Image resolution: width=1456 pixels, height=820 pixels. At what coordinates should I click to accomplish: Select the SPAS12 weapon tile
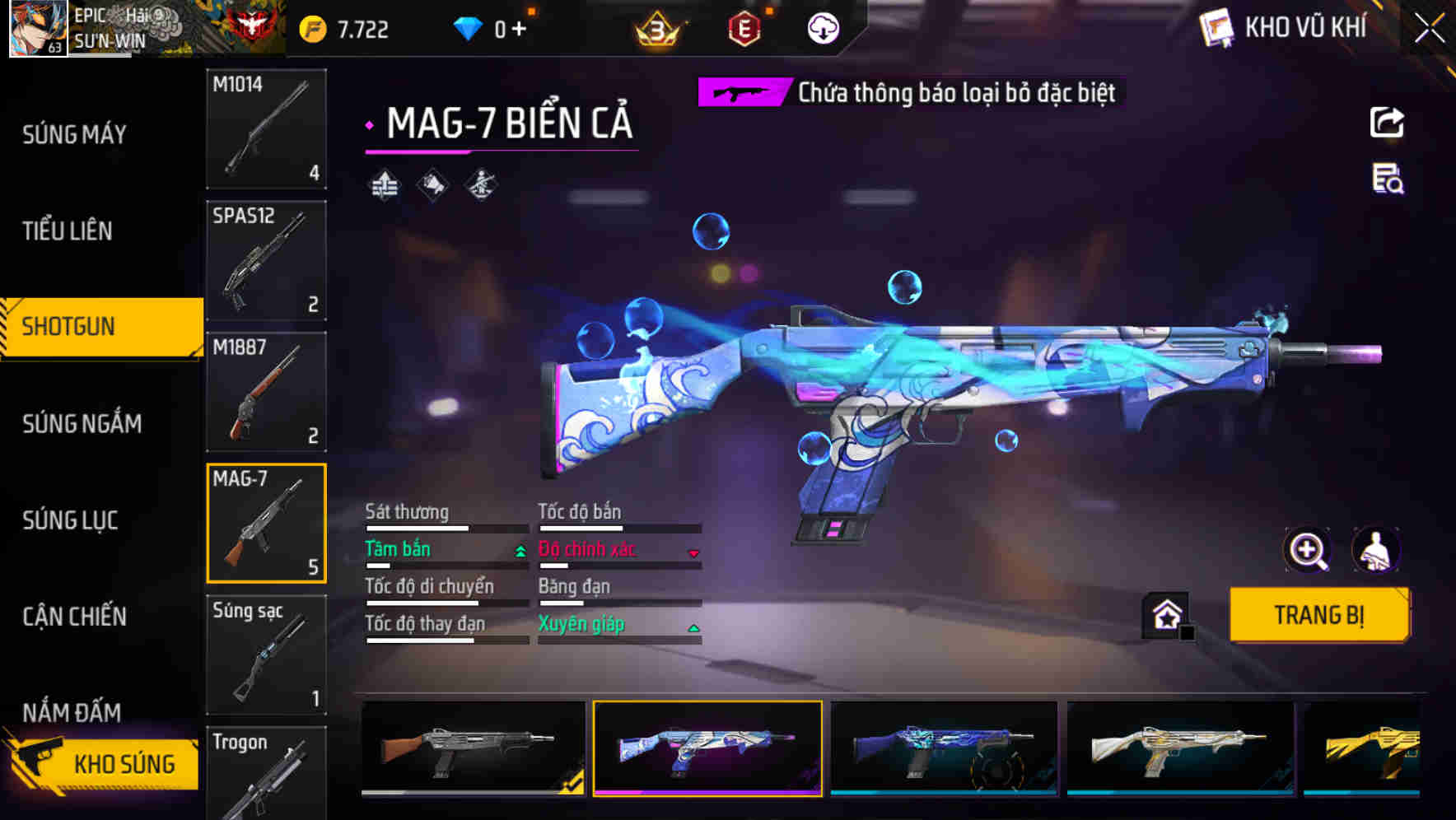pyautogui.click(x=266, y=260)
